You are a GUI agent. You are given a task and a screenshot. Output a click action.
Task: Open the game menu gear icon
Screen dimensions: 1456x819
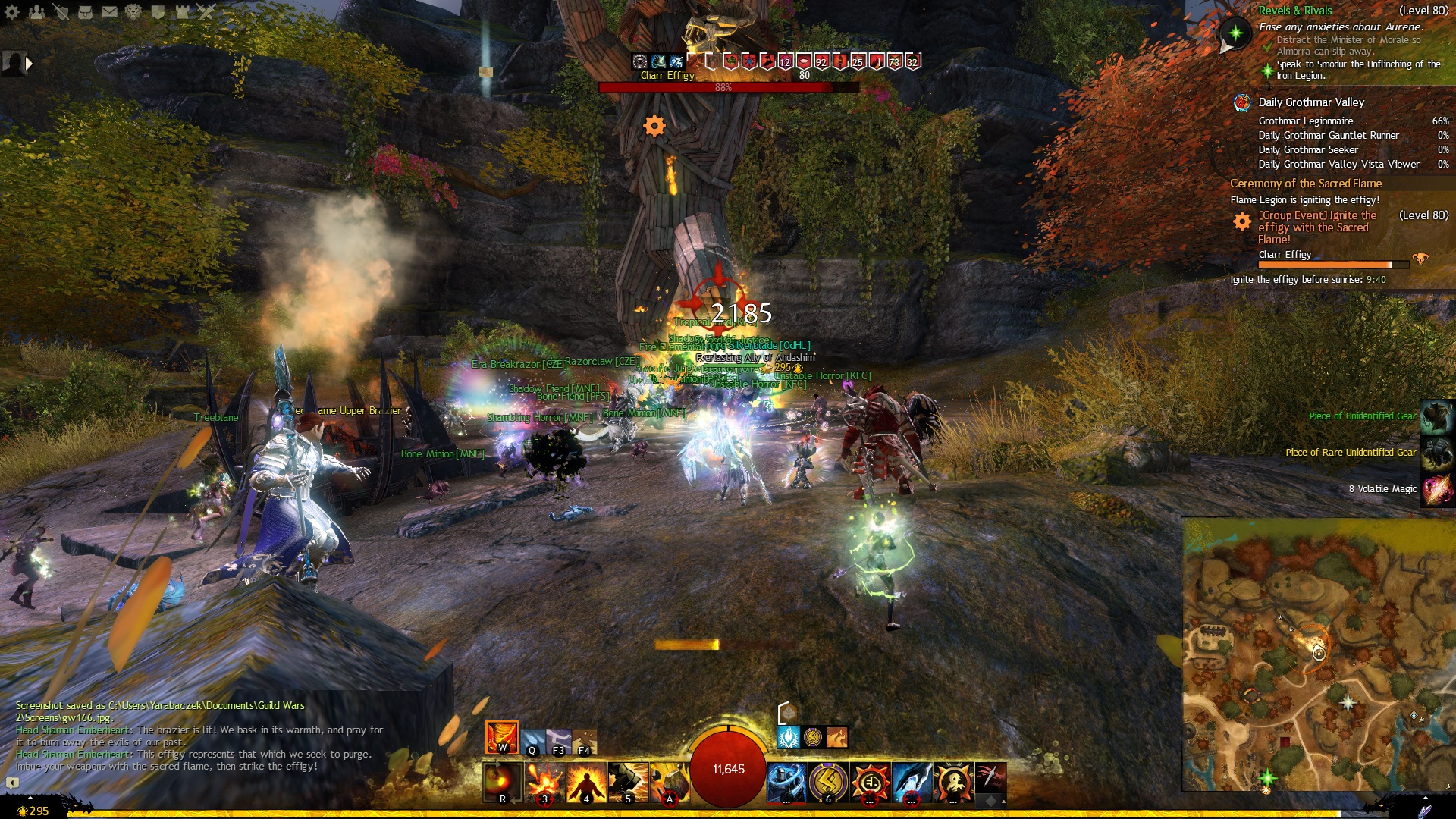pyautogui.click(x=12, y=11)
